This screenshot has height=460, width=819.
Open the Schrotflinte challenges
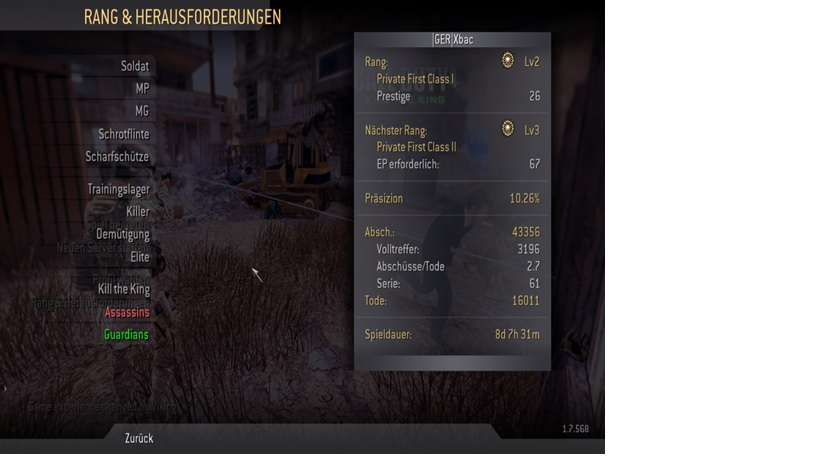124,134
